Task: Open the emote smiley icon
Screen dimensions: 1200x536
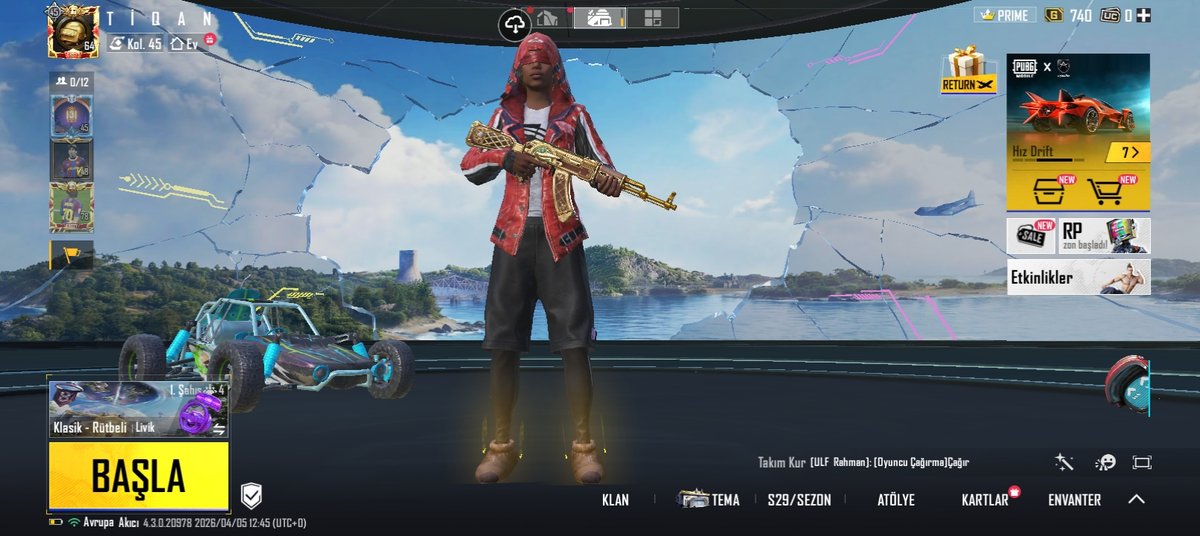Action: 1105,462
